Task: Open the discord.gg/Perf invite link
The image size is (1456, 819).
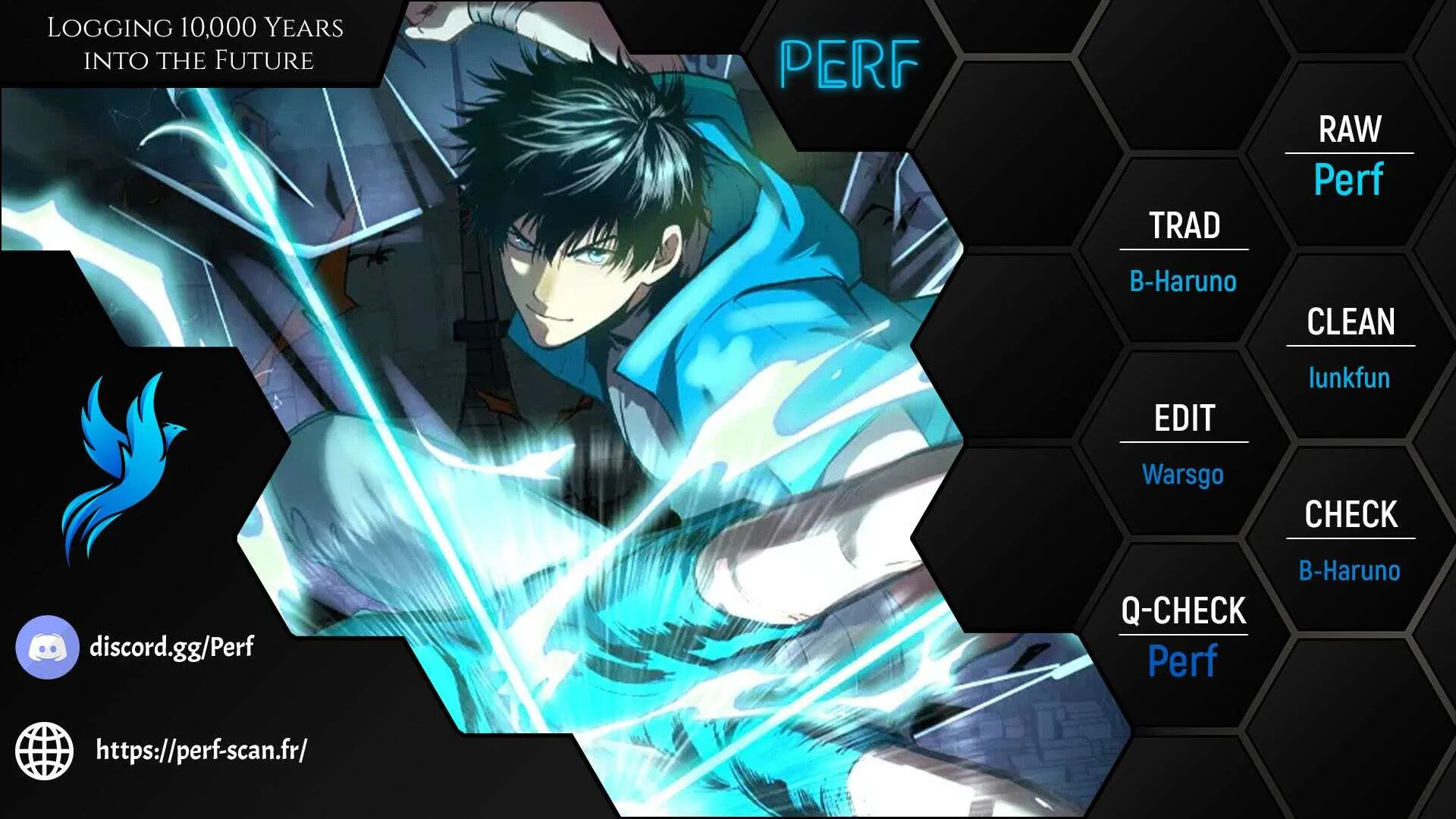Action: click(x=171, y=647)
